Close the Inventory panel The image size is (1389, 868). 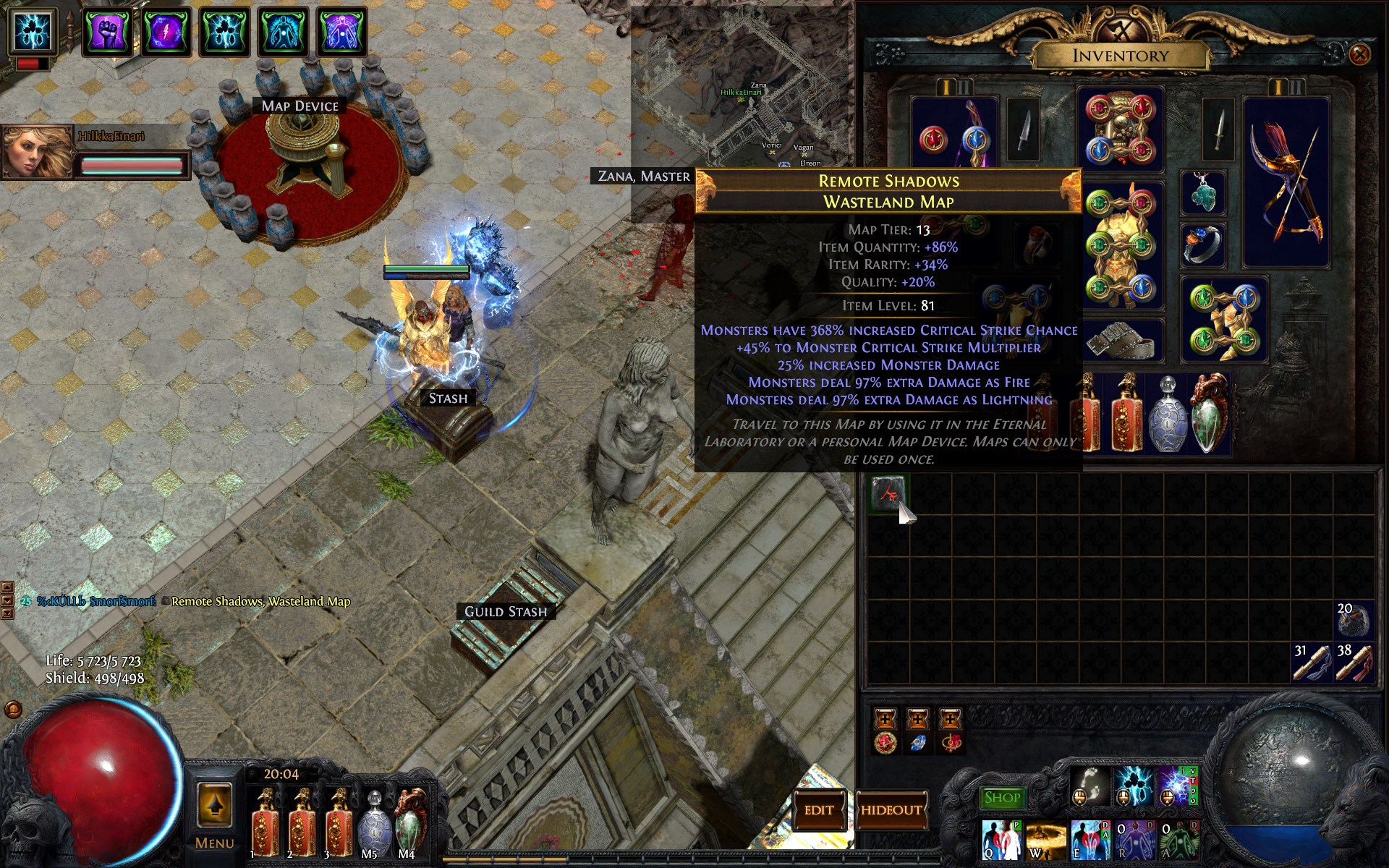tap(1359, 54)
